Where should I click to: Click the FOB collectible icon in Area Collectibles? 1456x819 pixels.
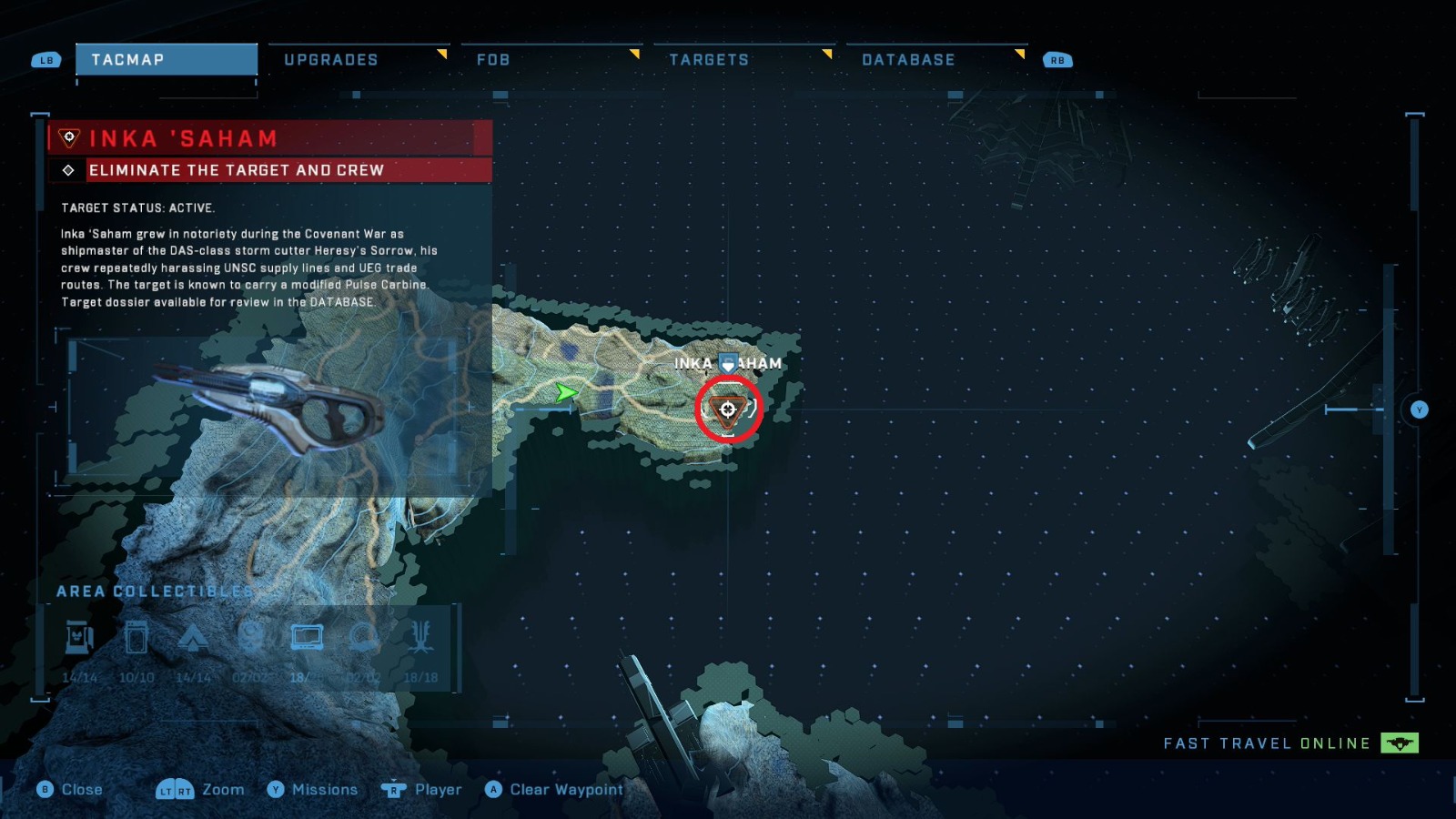[192, 637]
